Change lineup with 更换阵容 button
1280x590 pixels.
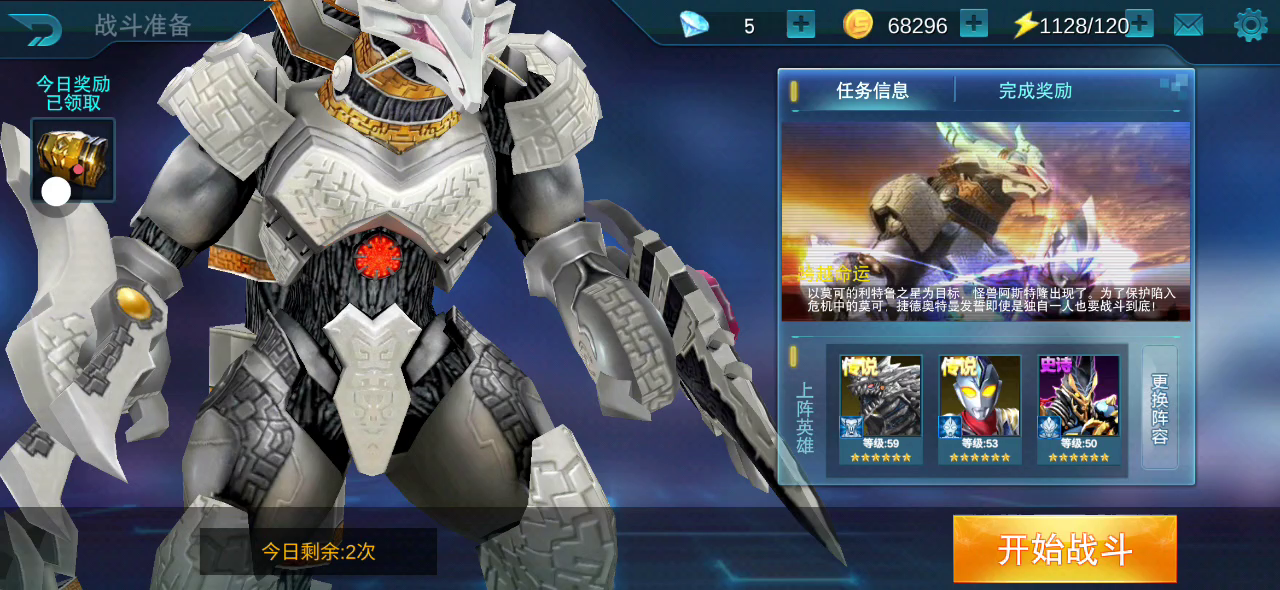click(1160, 408)
